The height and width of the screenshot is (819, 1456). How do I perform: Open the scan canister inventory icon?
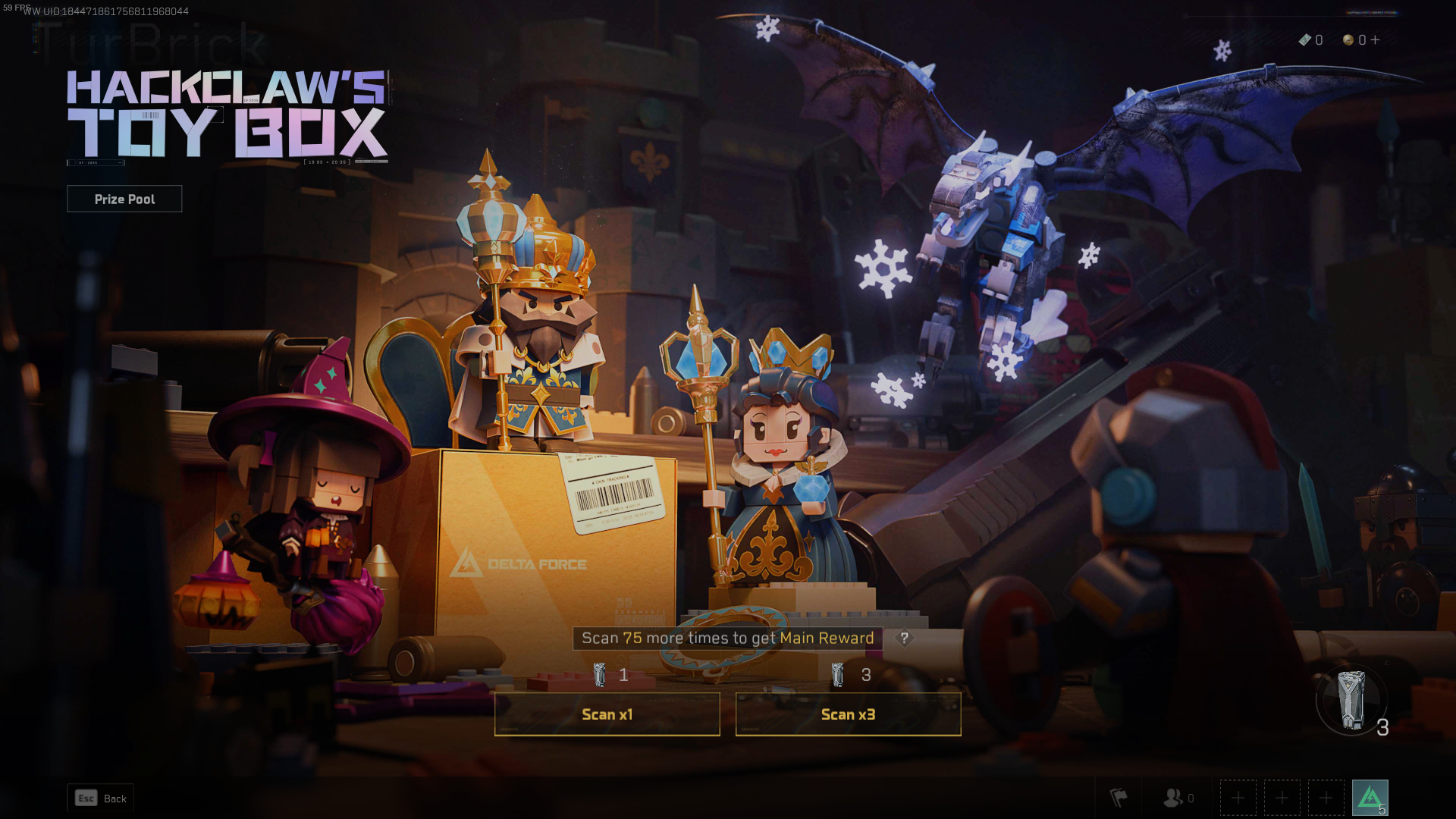click(1351, 701)
